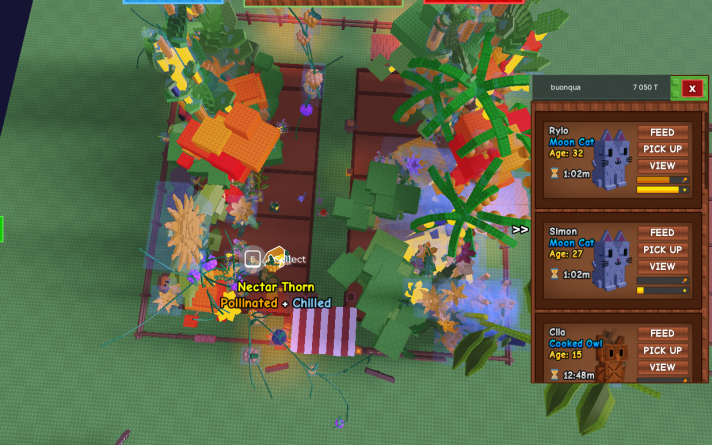Feed Simon the Moon Cat
This screenshot has height=445, width=712.
pos(662,233)
